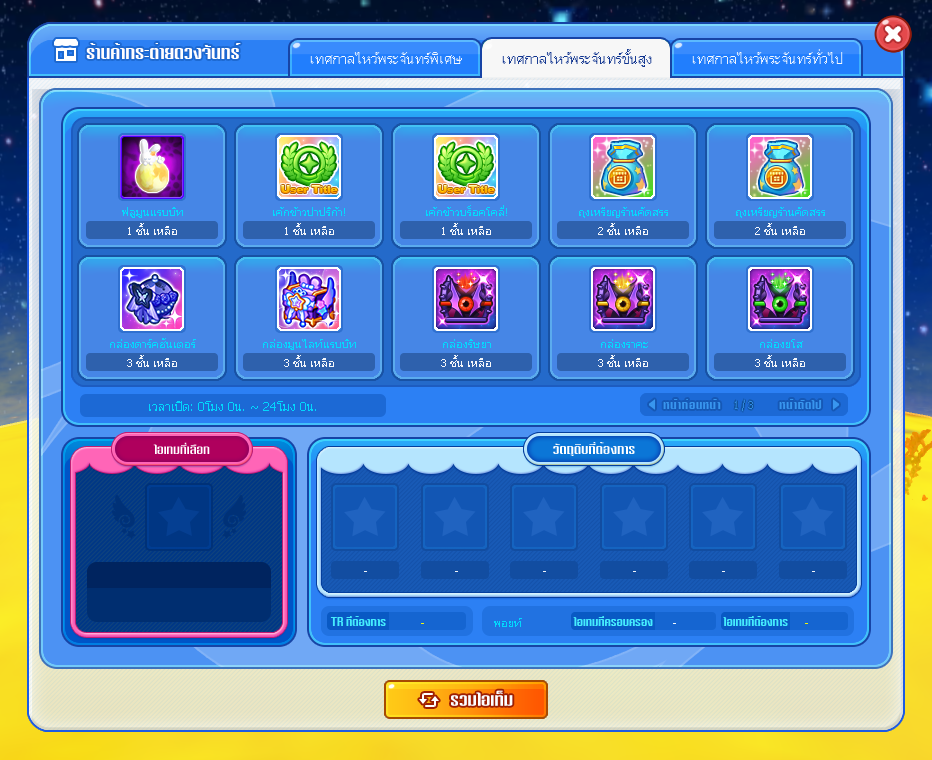The height and width of the screenshot is (760, 932).
Task: Choose the เด็กข้าวปาปริก้า user title item
Action: point(309,168)
